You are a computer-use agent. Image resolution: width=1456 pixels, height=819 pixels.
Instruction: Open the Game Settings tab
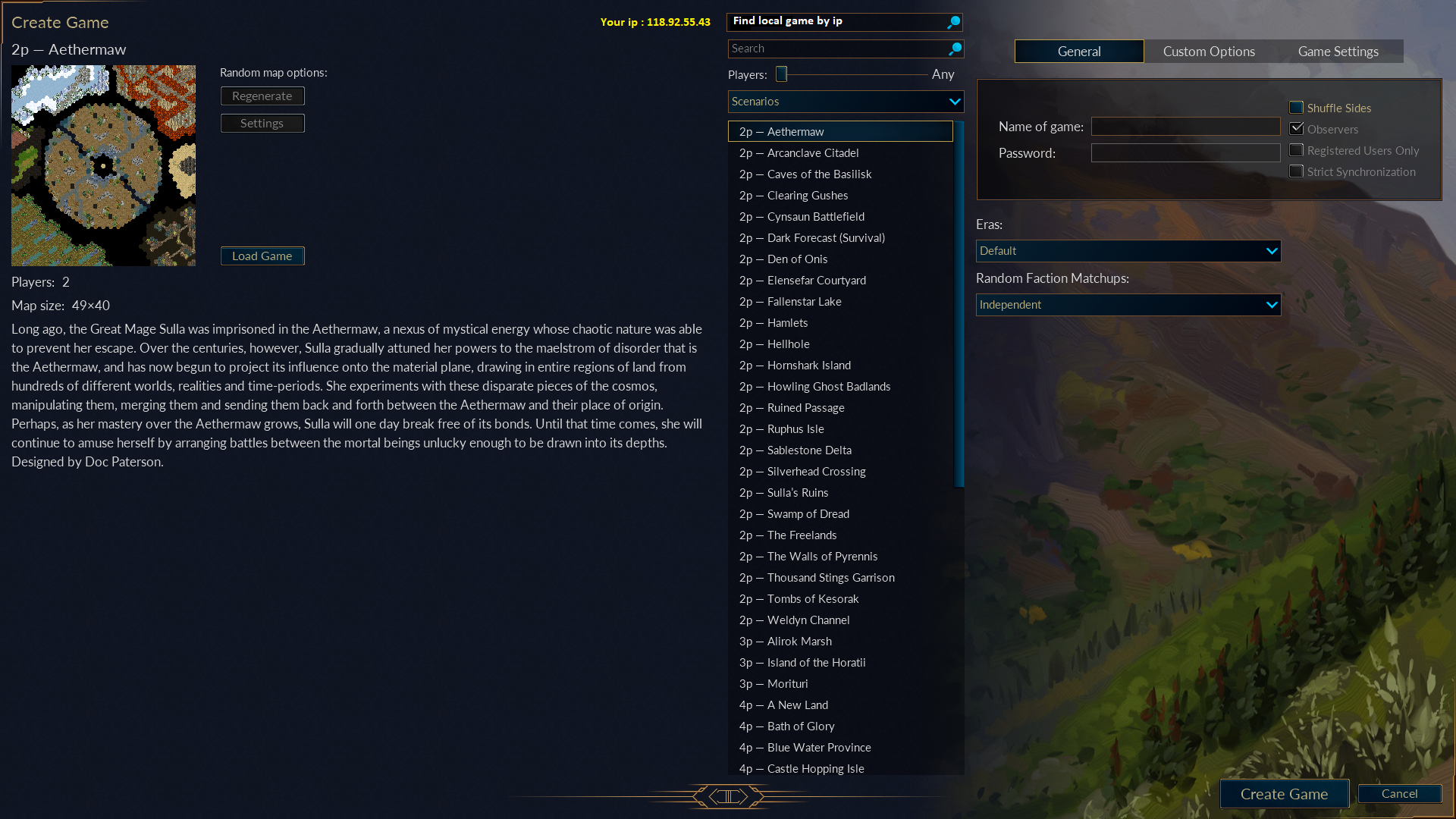tap(1338, 52)
